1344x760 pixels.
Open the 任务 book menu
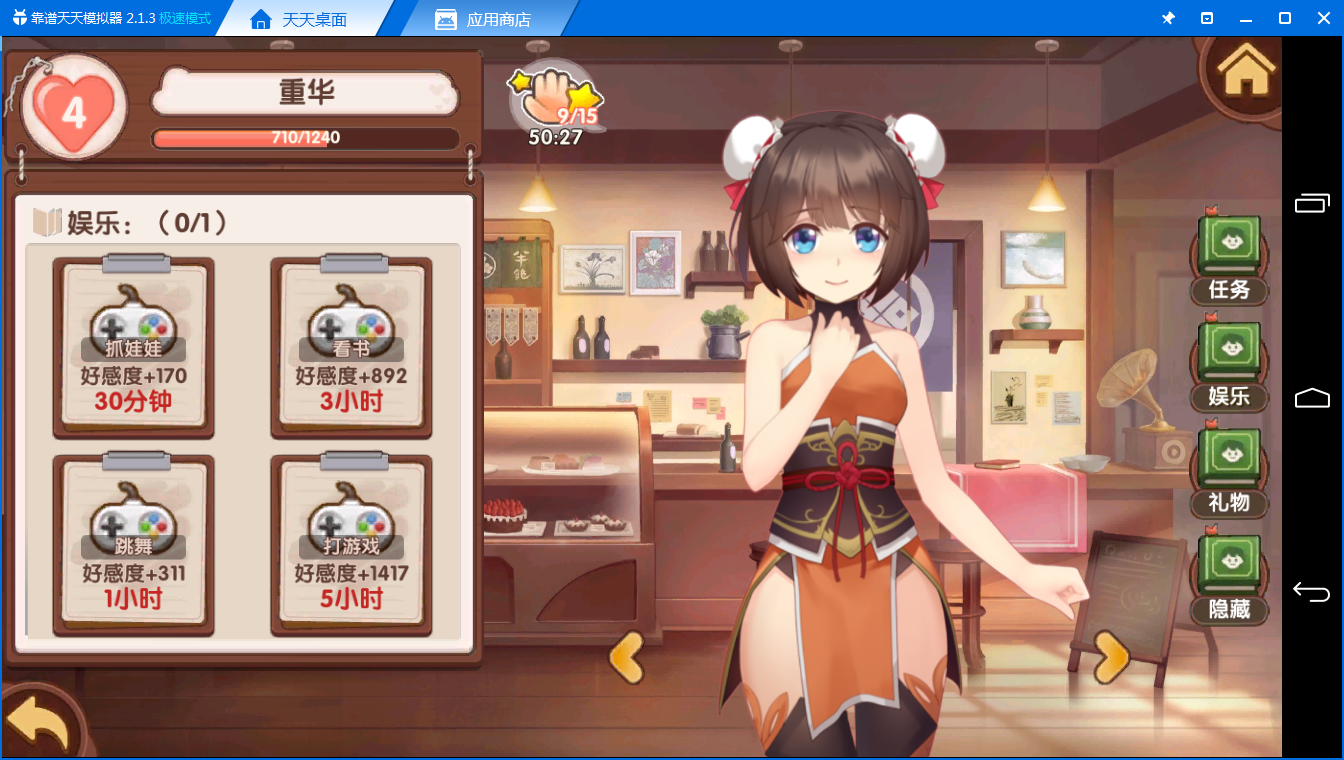pyautogui.click(x=1229, y=258)
